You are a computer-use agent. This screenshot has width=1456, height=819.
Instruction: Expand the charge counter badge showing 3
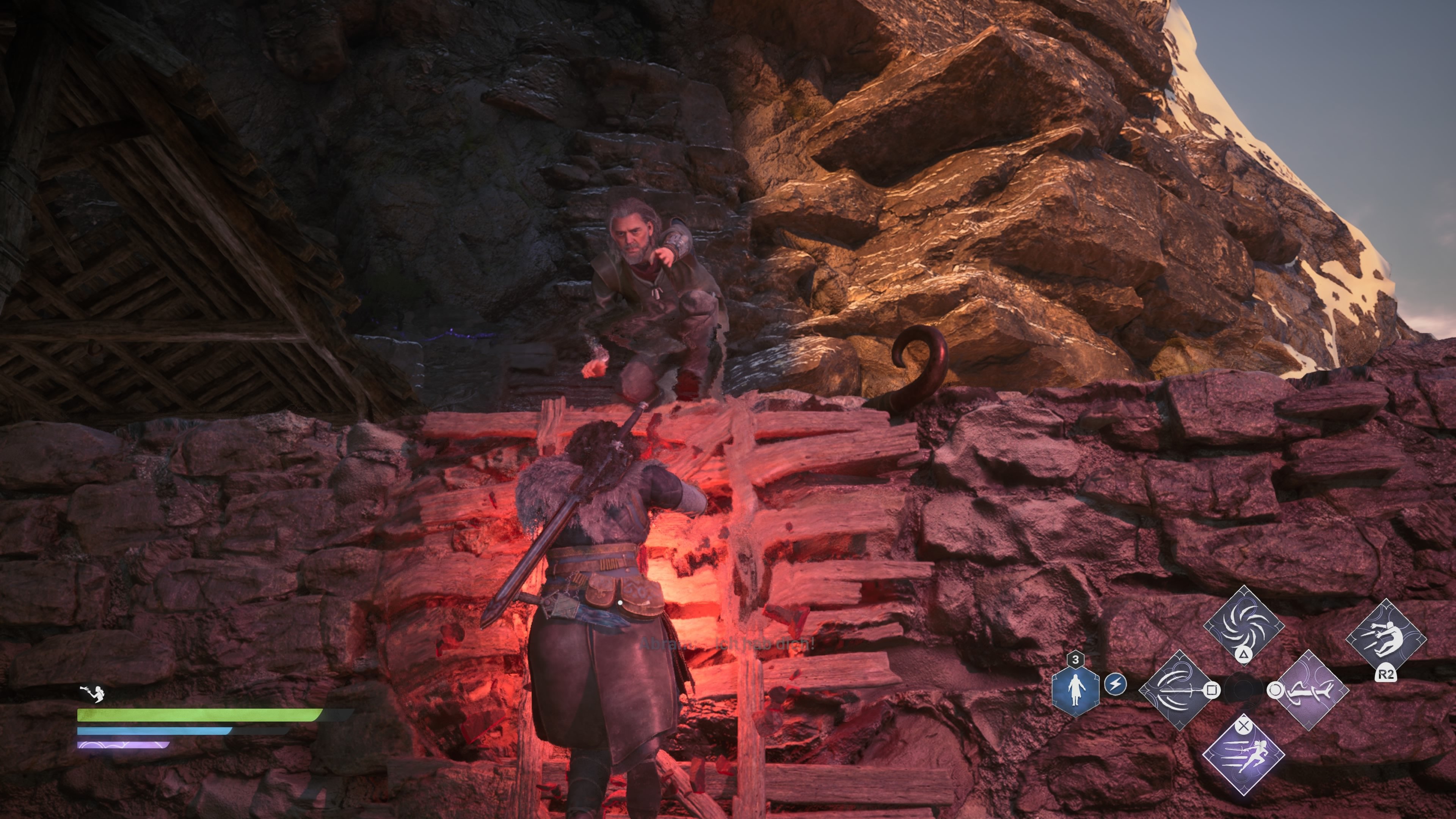point(1076,659)
